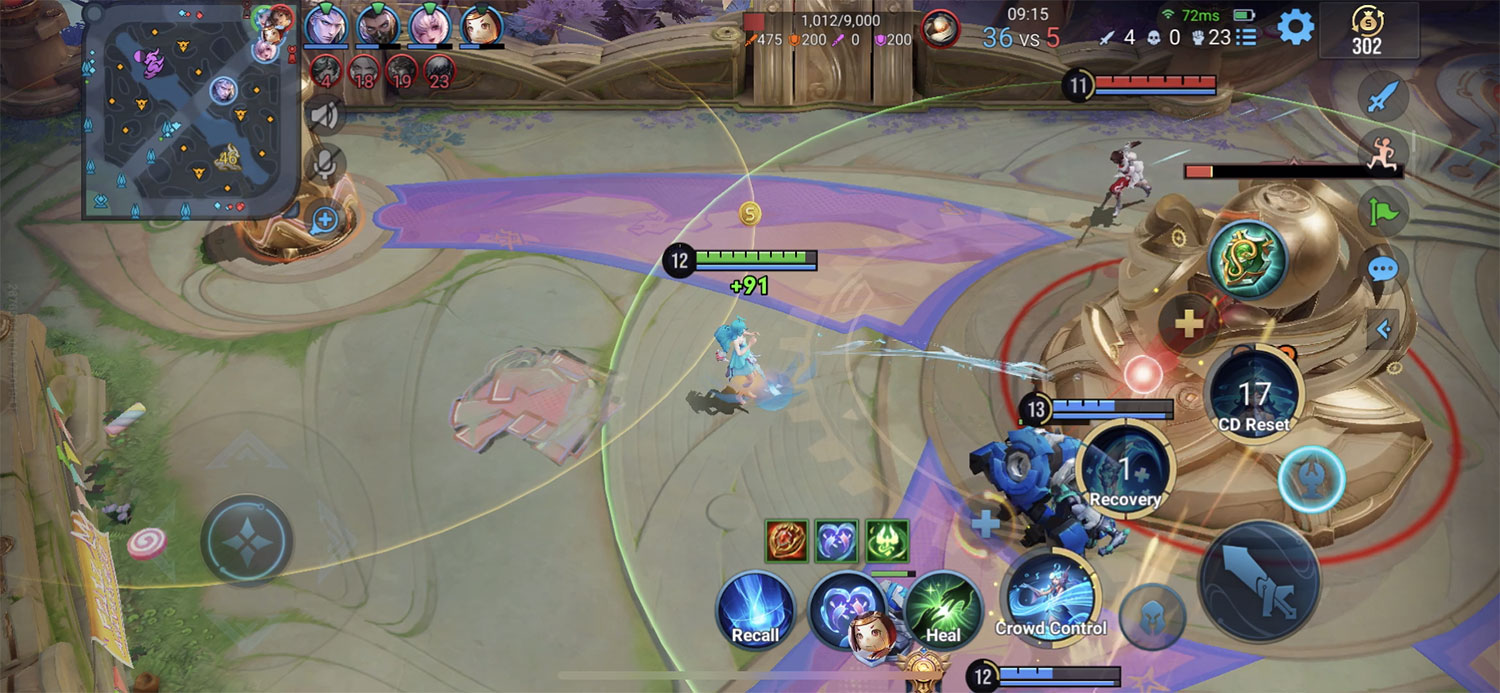Screen dimensions: 1500x693
Task: Activate the Recall ability
Action: (x=756, y=610)
